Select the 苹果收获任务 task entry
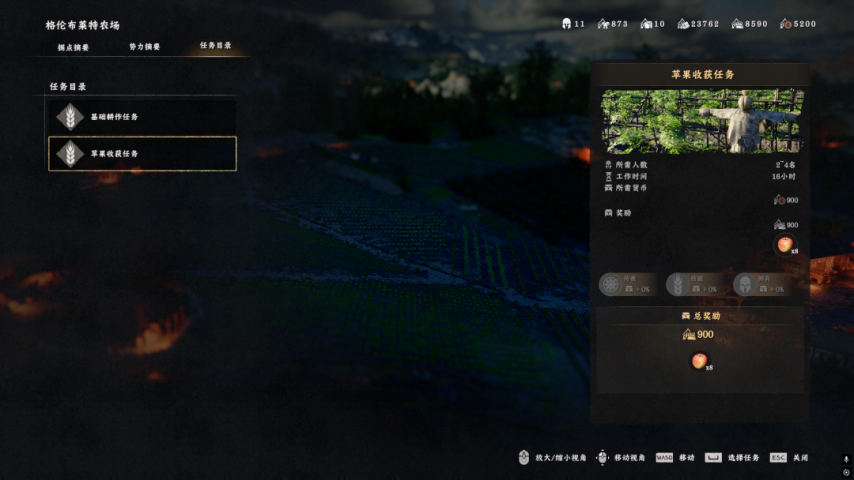Screen dimensions: 854x480 coord(142,154)
